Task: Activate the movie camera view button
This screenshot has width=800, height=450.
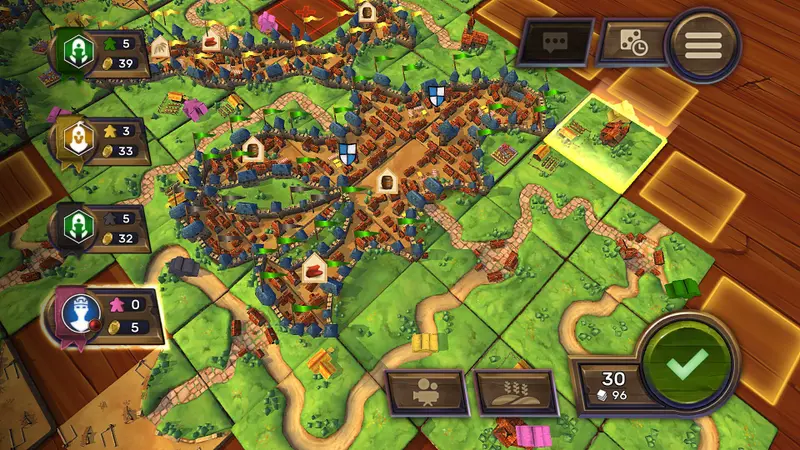Action: point(427,393)
